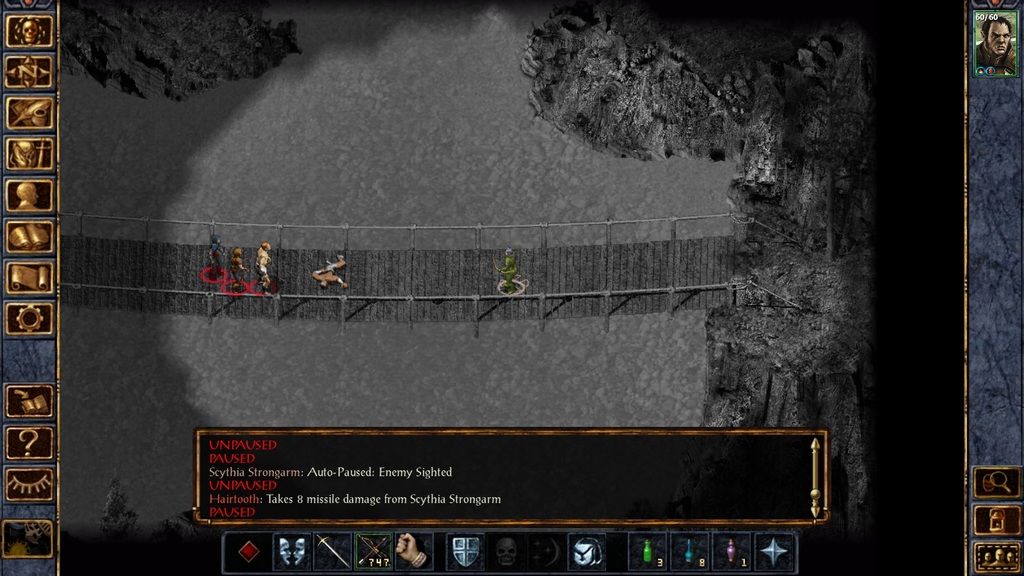Click the question mark help button
Screen dimensions: 1024x576
click(29, 442)
